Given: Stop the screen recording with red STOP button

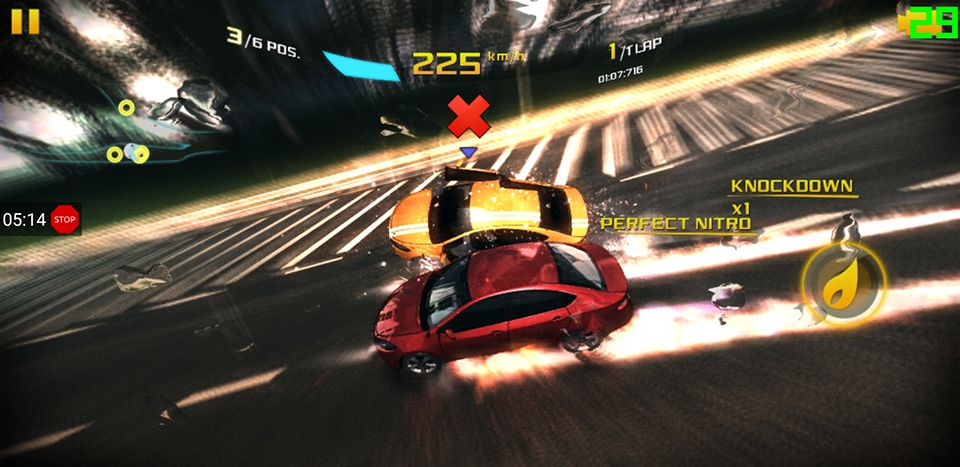Looking at the screenshot, I should tap(65, 219).
